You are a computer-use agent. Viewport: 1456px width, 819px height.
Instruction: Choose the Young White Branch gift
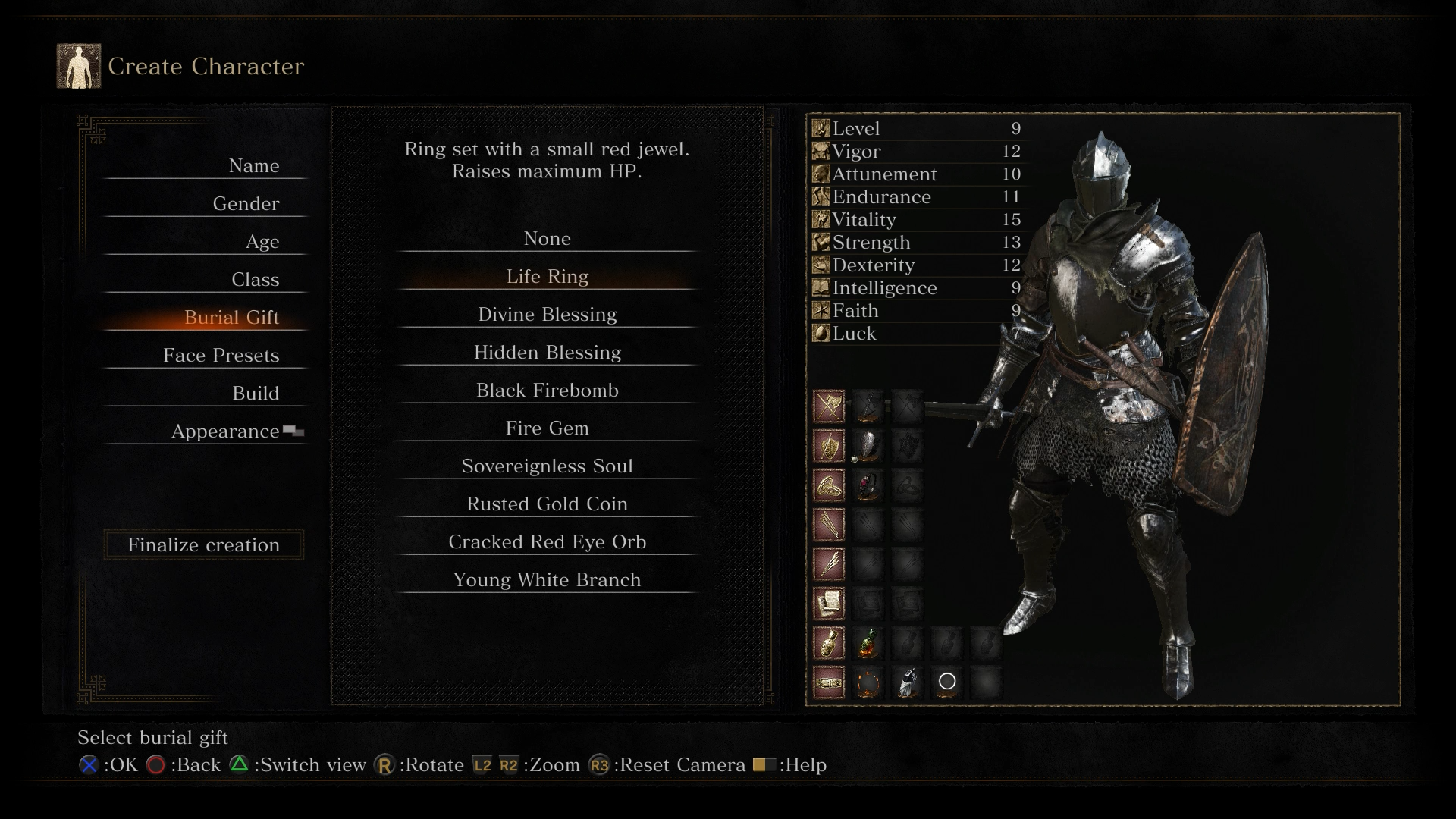coord(547,580)
